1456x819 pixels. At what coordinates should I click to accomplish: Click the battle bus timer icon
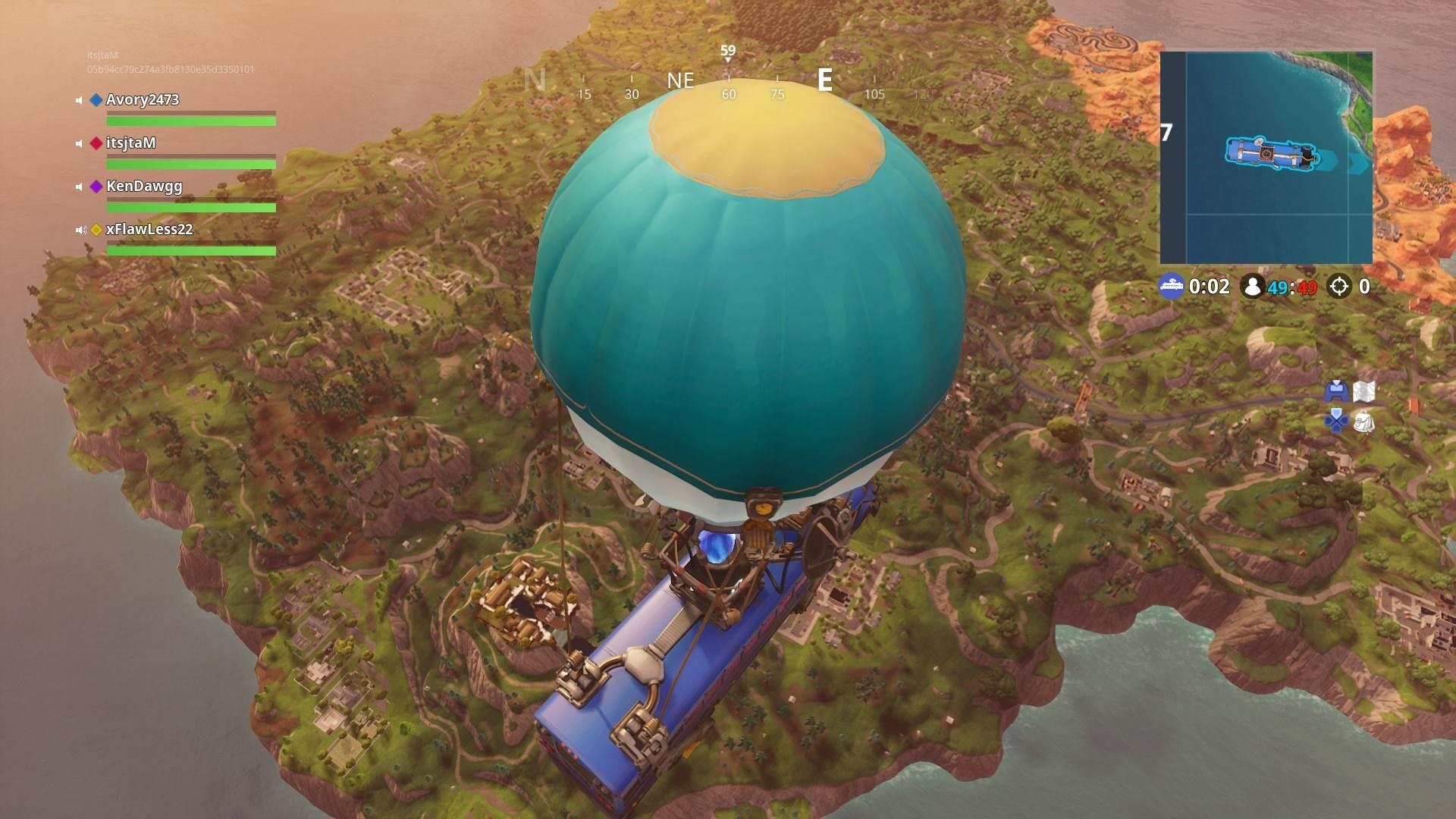coord(1172,287)
